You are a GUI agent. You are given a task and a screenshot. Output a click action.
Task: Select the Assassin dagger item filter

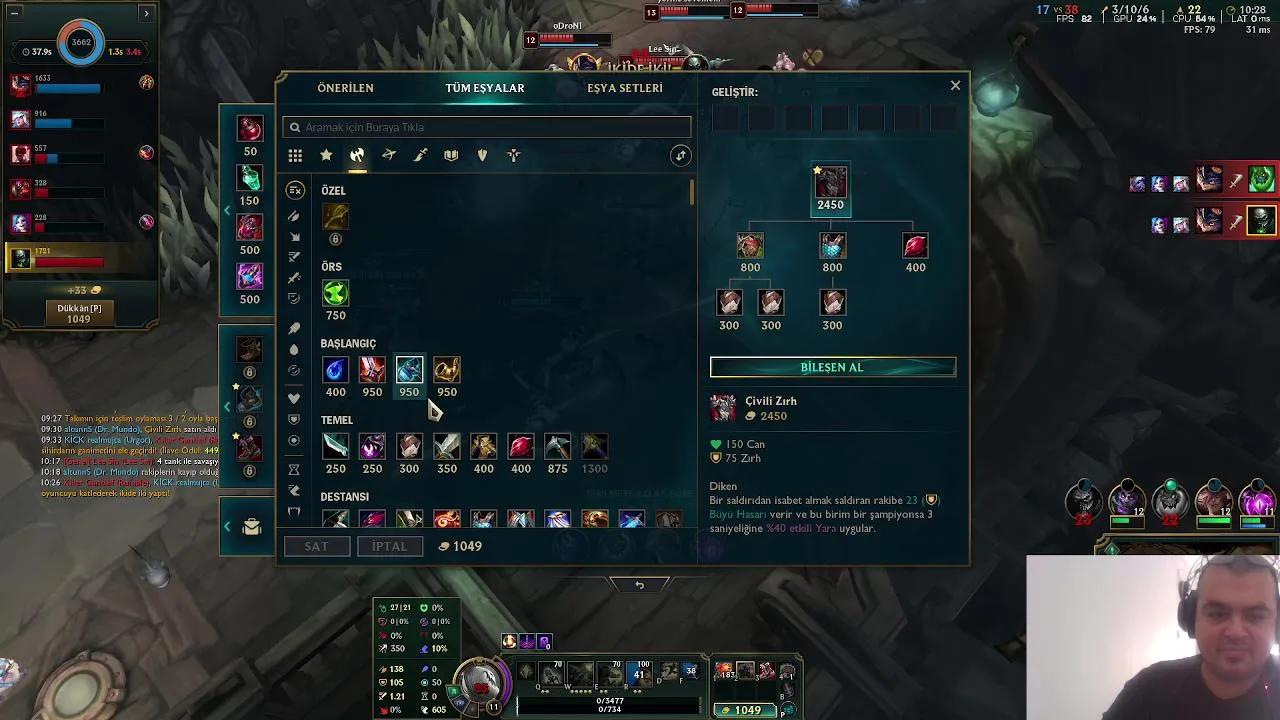coord(420,155)
